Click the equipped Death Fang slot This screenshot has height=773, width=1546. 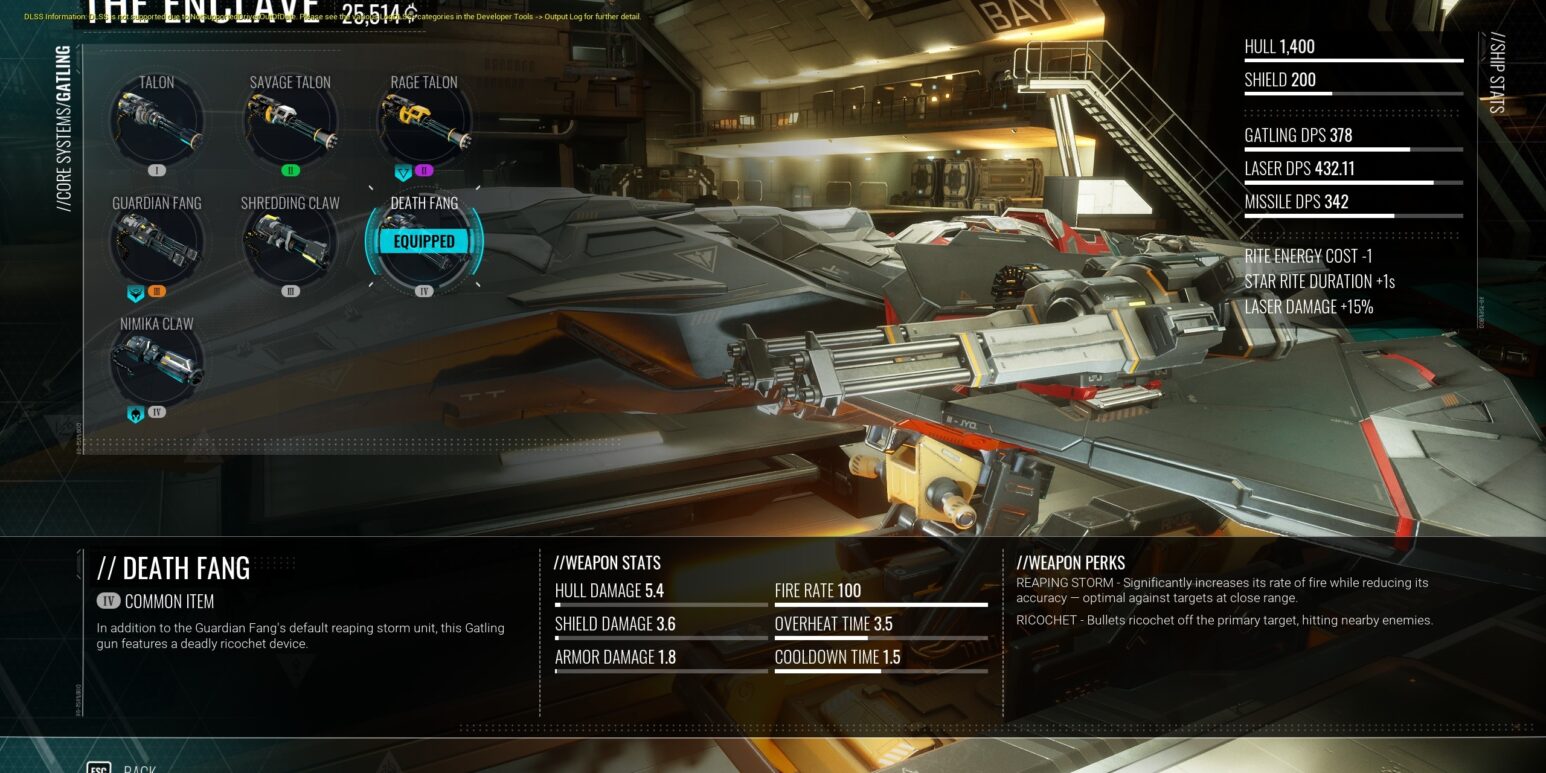[424, 242]
